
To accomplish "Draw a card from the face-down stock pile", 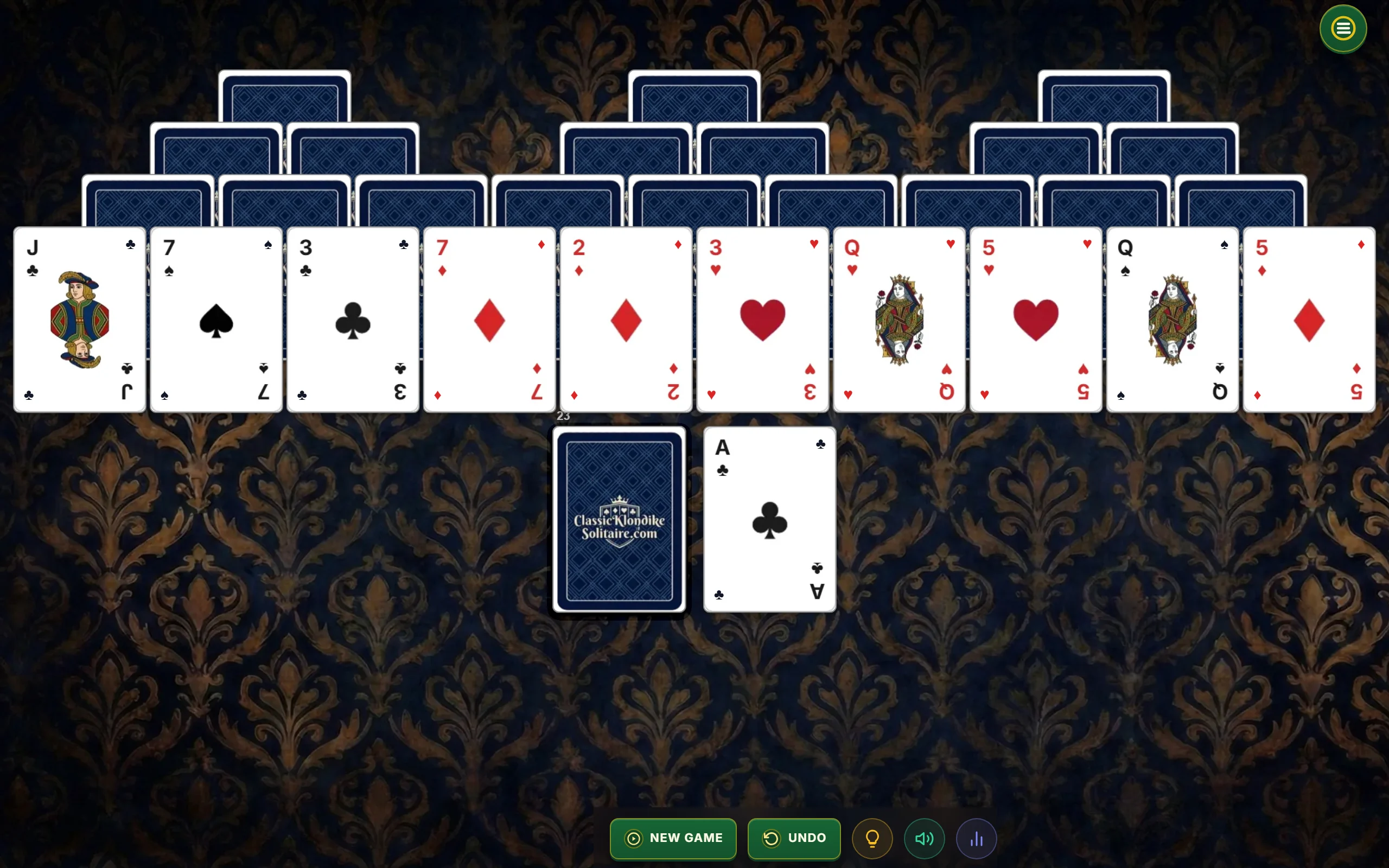I will pyautogui.click(x=619, y=521).
